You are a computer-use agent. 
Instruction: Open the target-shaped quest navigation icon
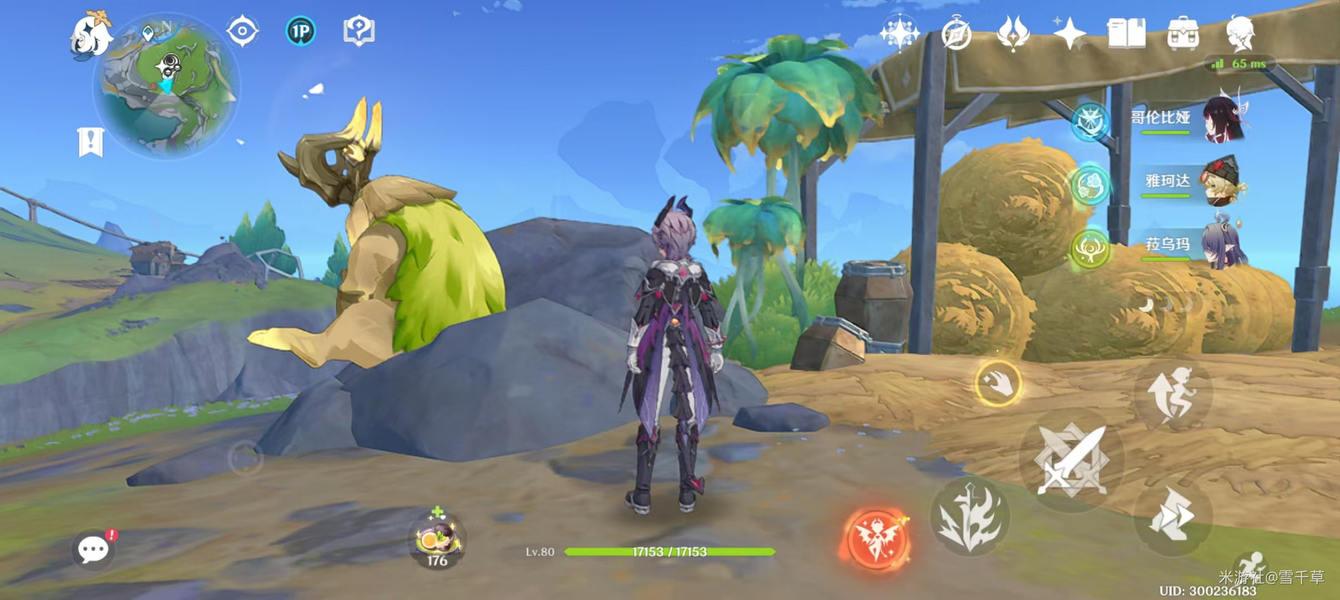pyautogui.click(x=242, y=31)
